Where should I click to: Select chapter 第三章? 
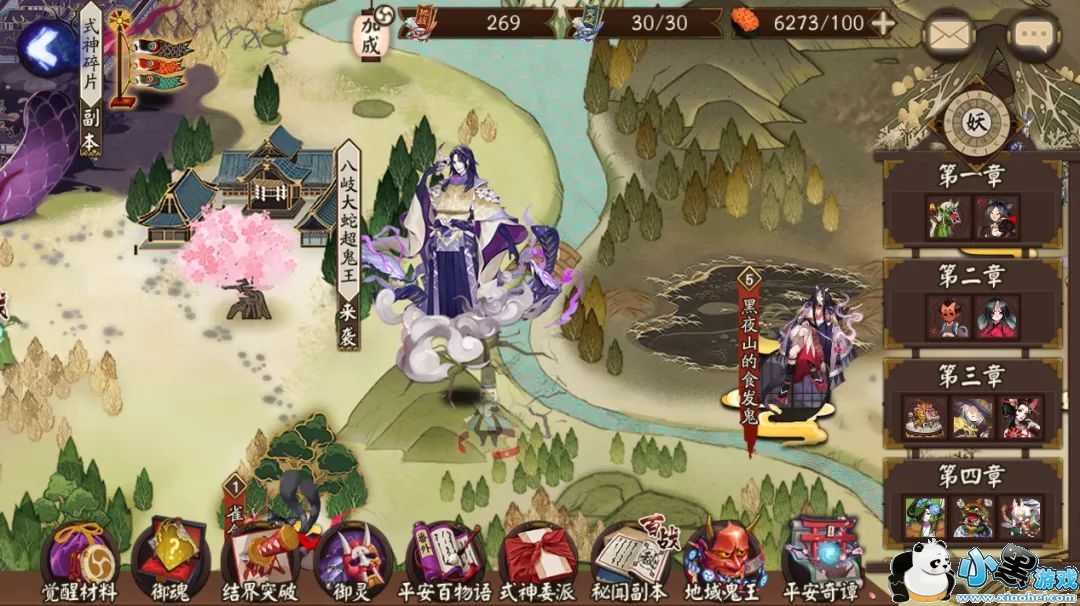tap(971, 401)
